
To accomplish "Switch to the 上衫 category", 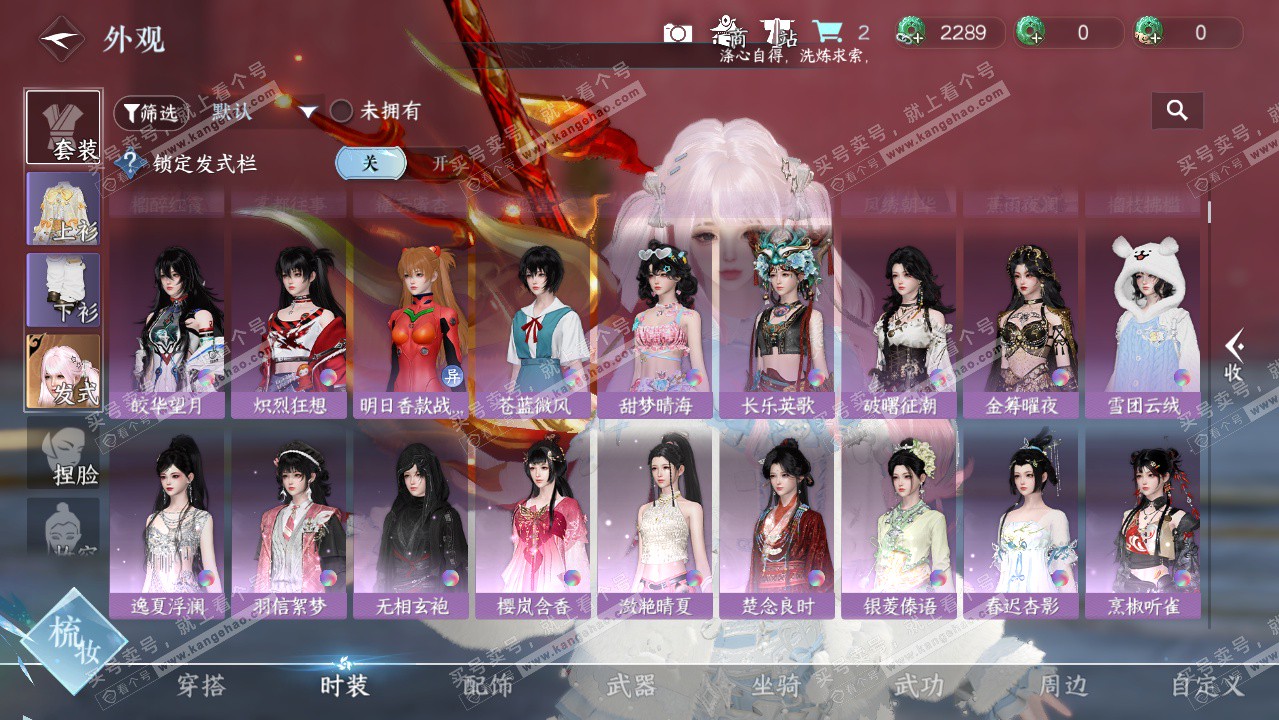I will click(64, 209).
